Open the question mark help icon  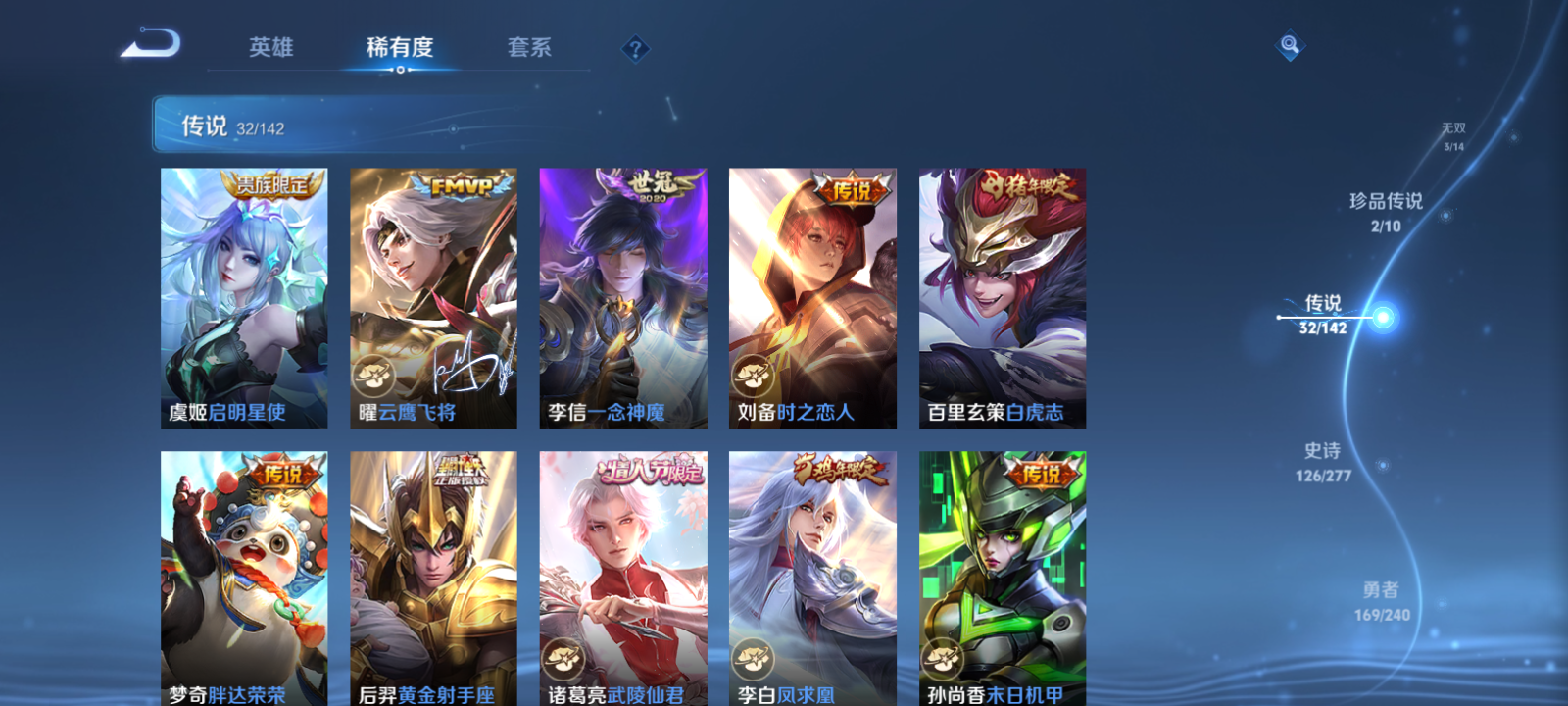click(635, 48)
